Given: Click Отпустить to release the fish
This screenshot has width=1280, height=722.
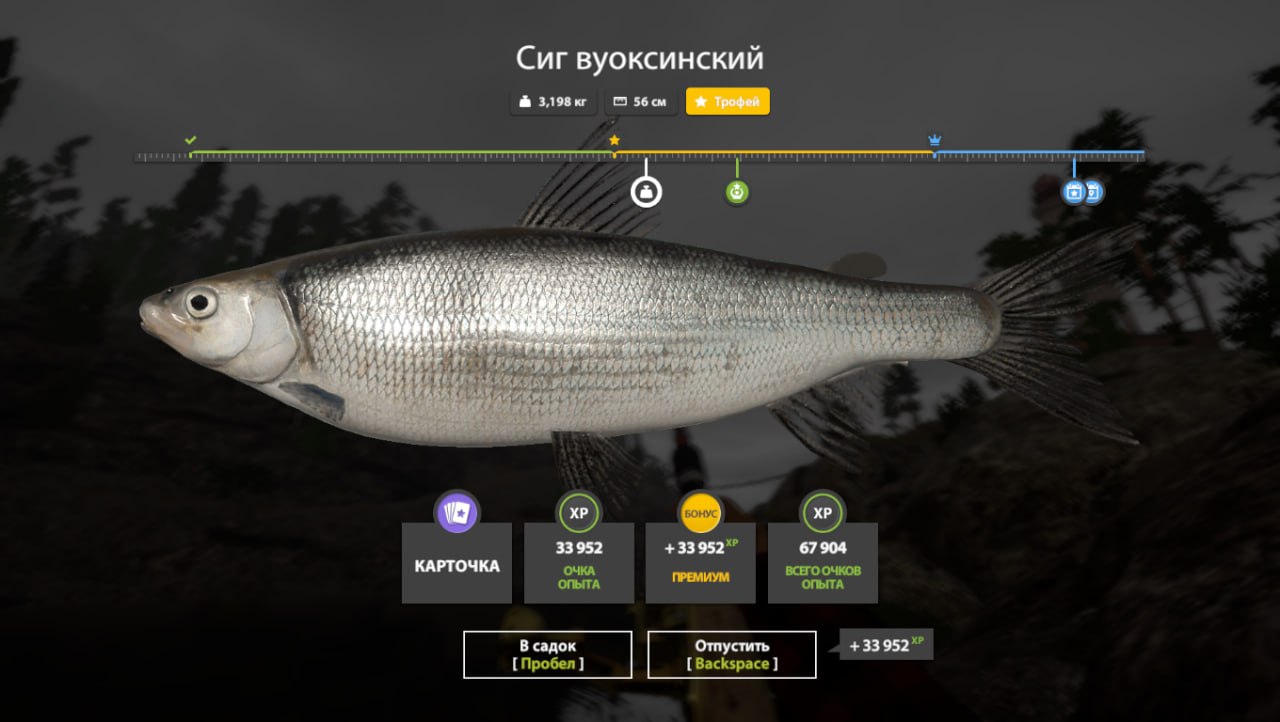Looking at the screenshot, I should click(731, 654).
